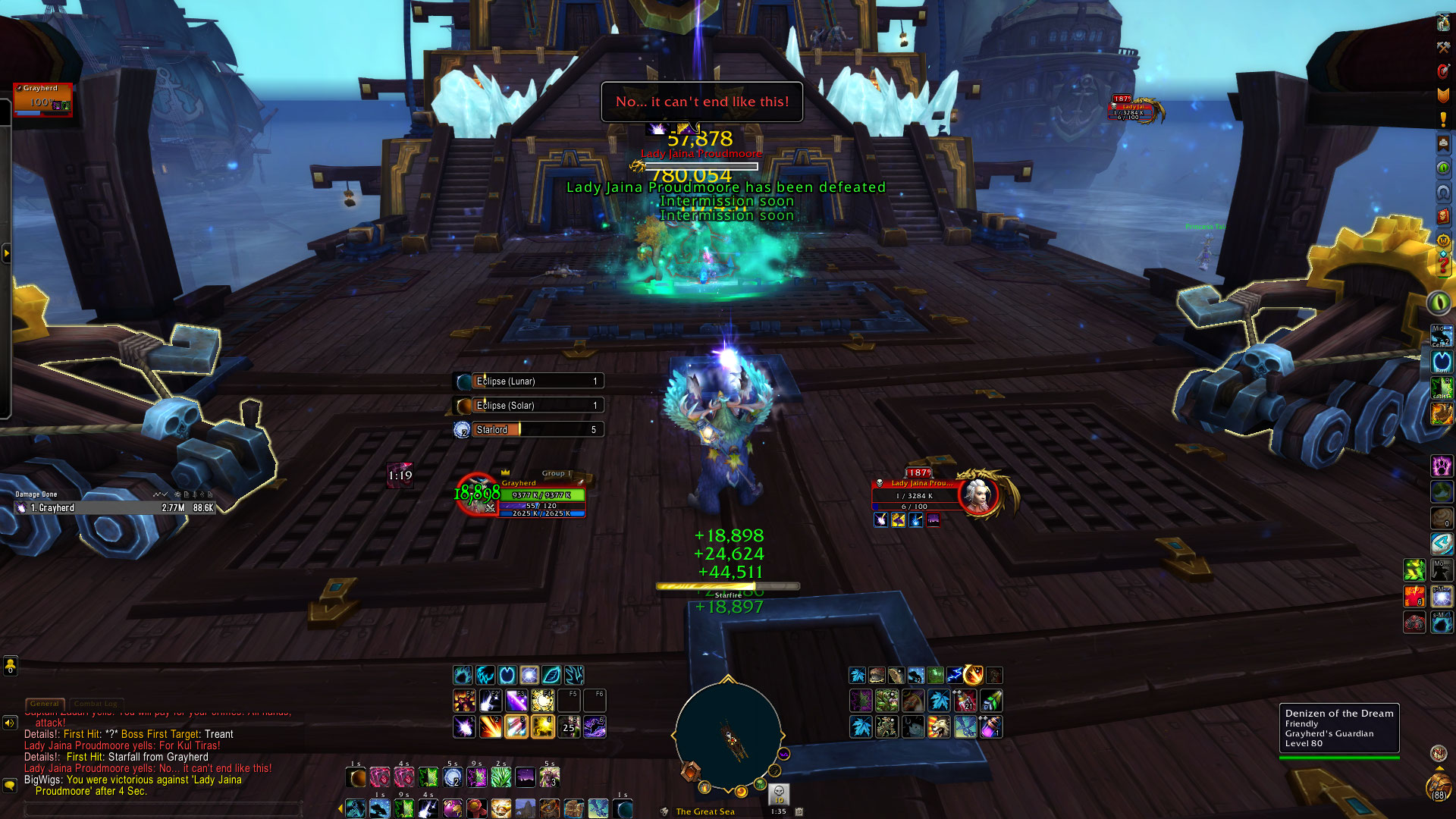Switch to the Combat Log chat tab
This screenshot has height=819, width=1456.
pos(98,704)
